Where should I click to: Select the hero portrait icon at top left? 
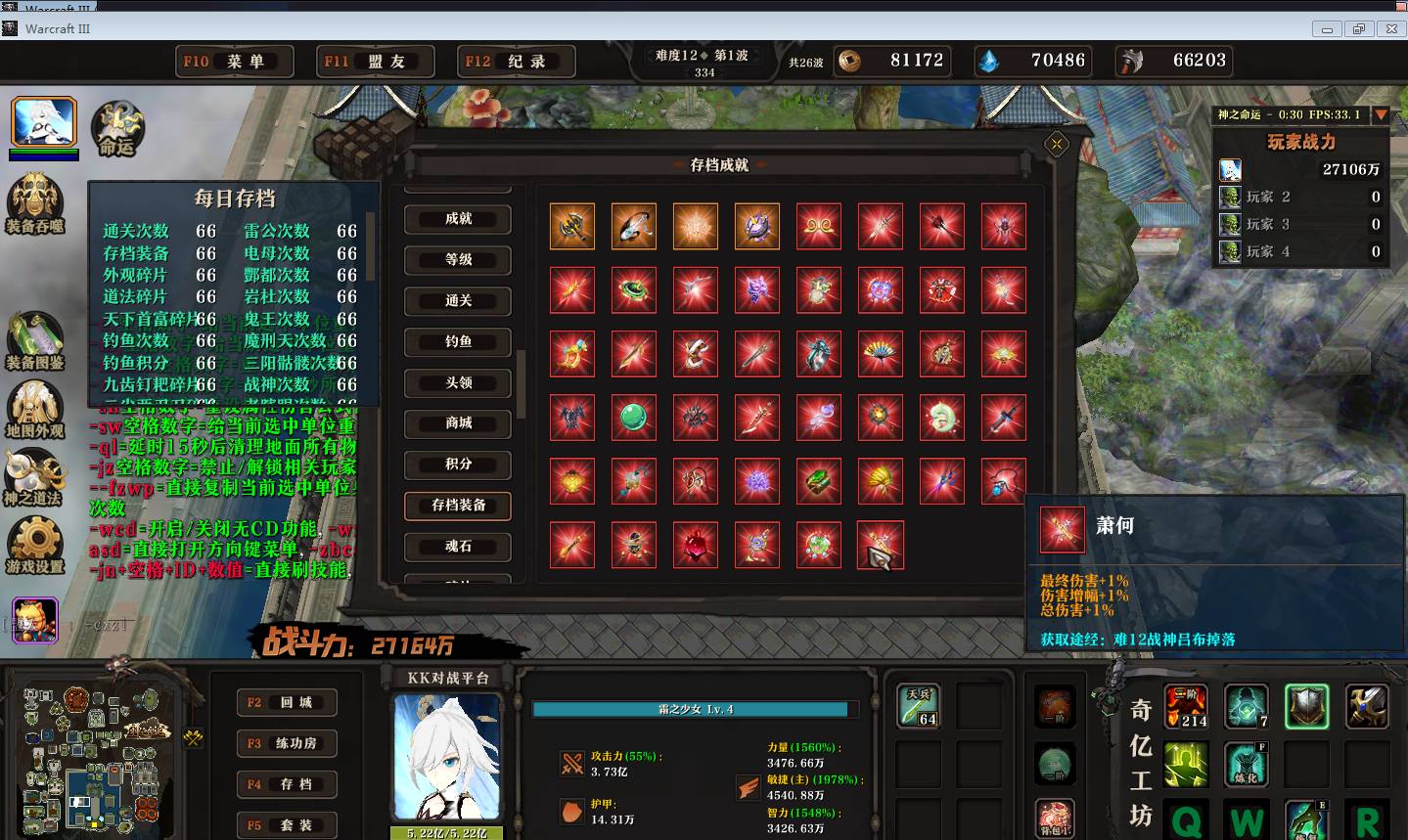44,122
